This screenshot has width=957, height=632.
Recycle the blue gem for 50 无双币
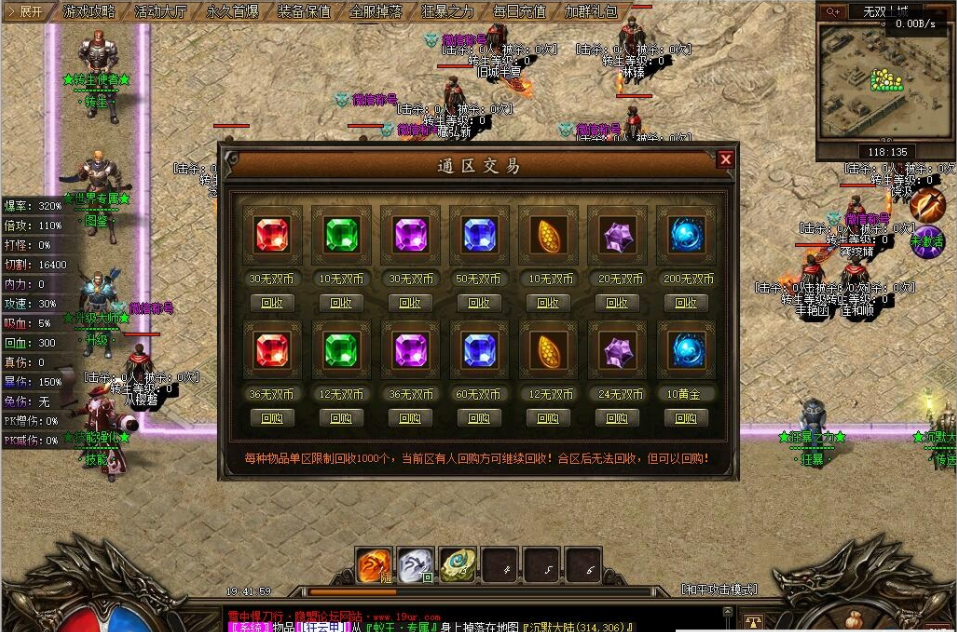pos(479,302)
